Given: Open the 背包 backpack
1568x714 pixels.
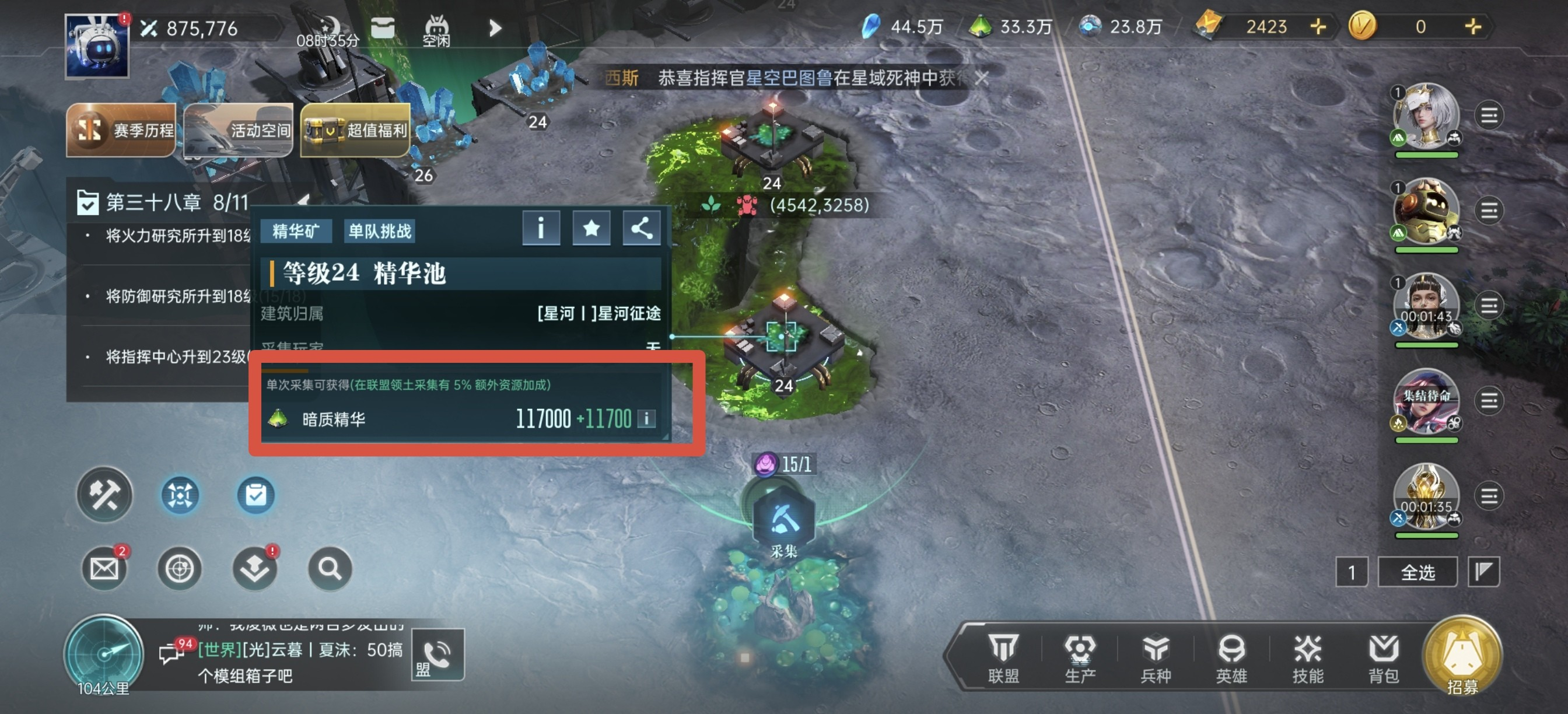Looking at the screenshot, I should tap(1384, 657).
